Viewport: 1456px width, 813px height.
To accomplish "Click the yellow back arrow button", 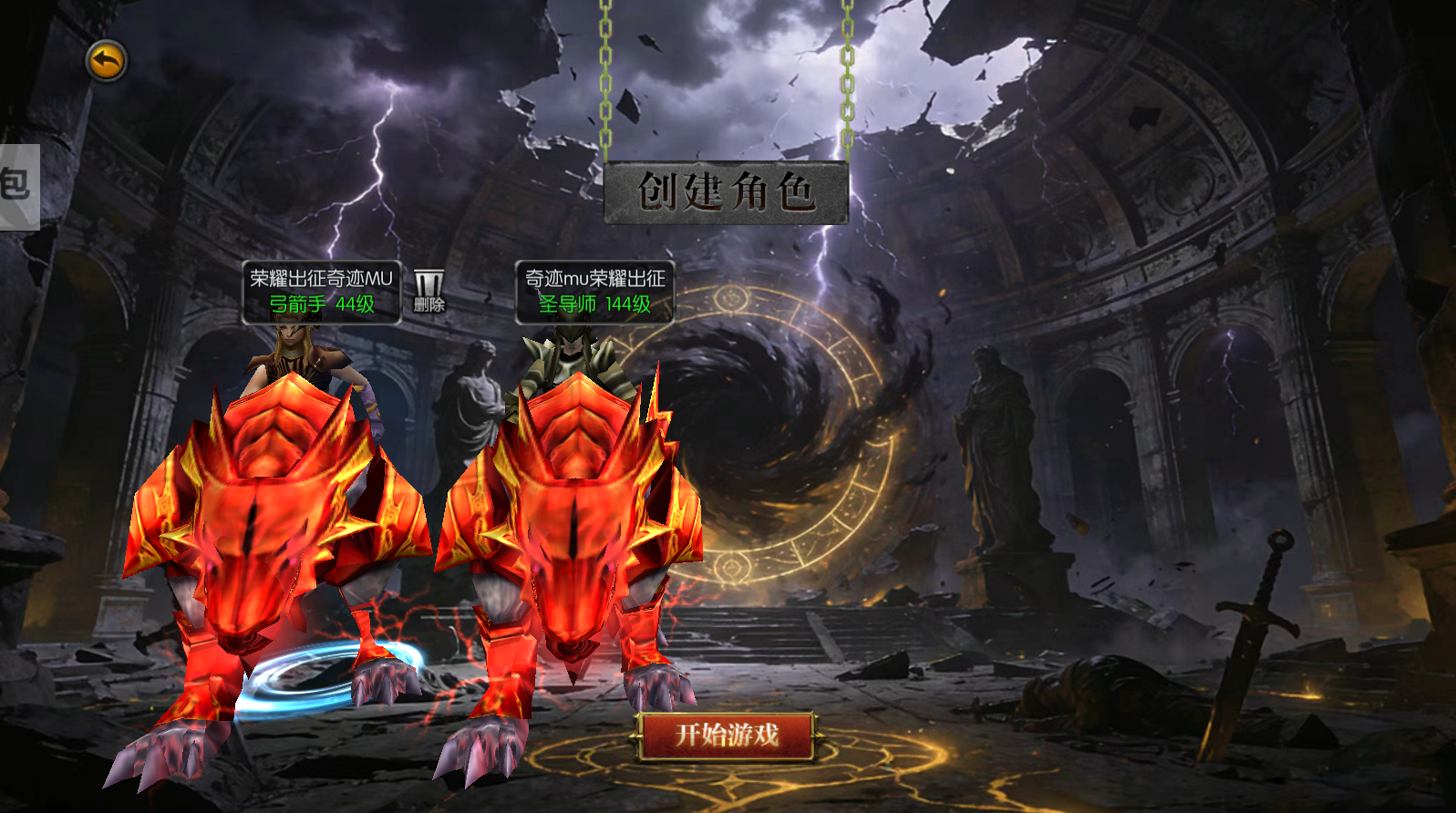I will click(x=107, y=62).
